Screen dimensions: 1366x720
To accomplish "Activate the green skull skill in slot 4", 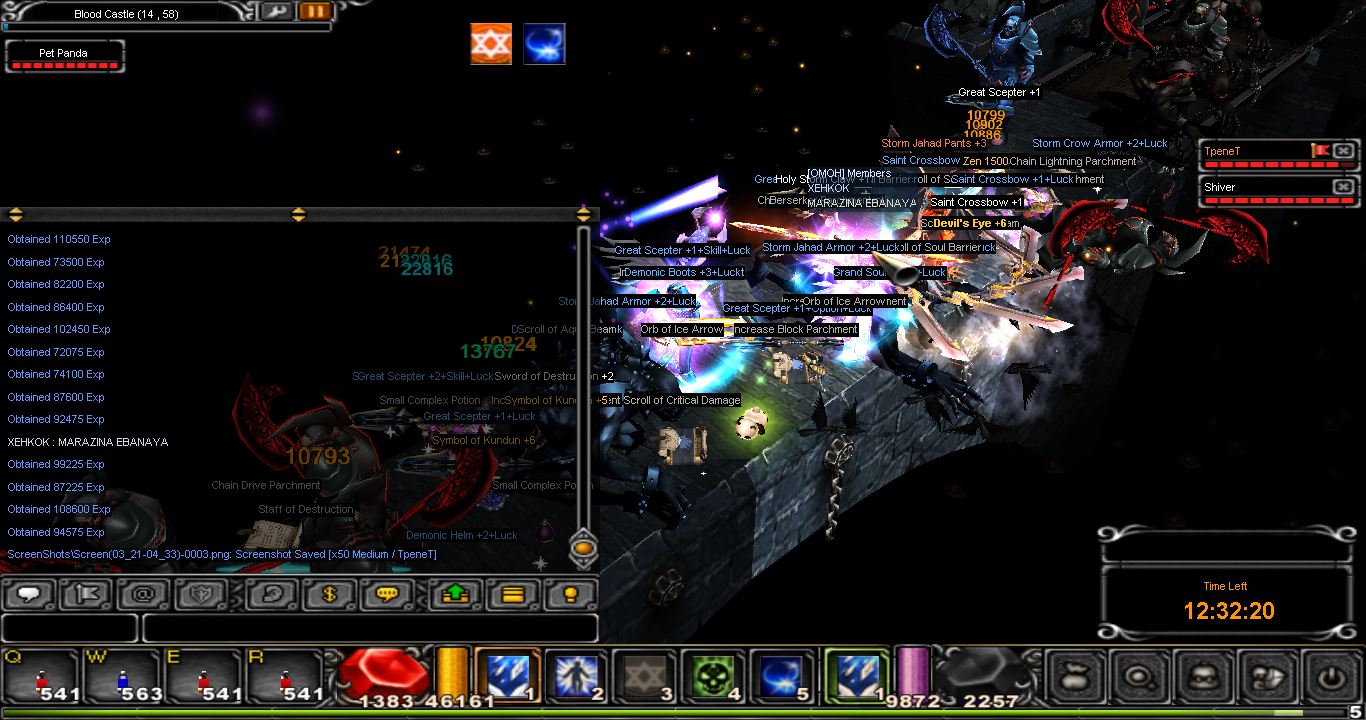I will pos(713,676).
